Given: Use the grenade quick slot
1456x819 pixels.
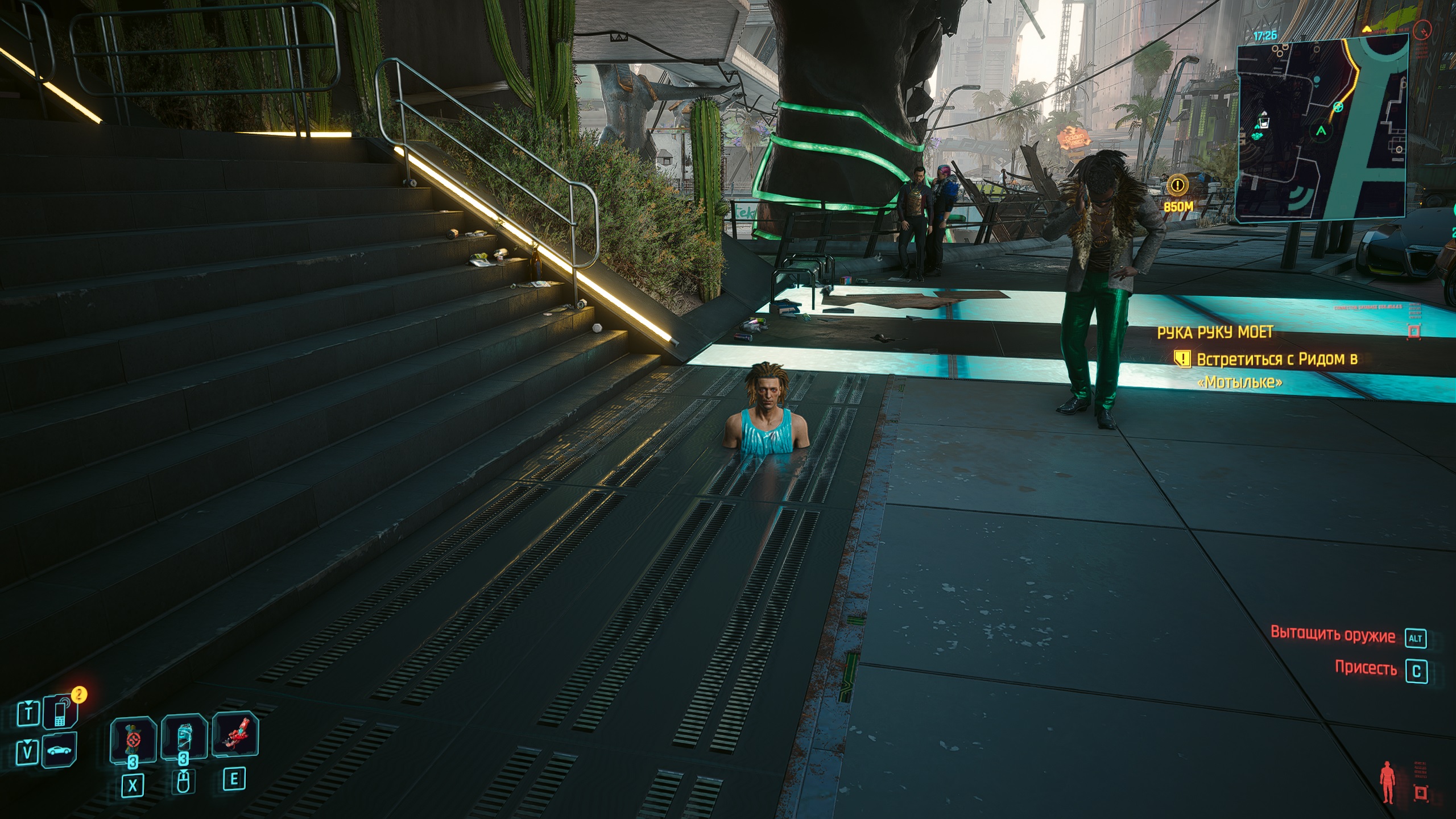Looking at the screenshot, I should (x=133, y=739).
